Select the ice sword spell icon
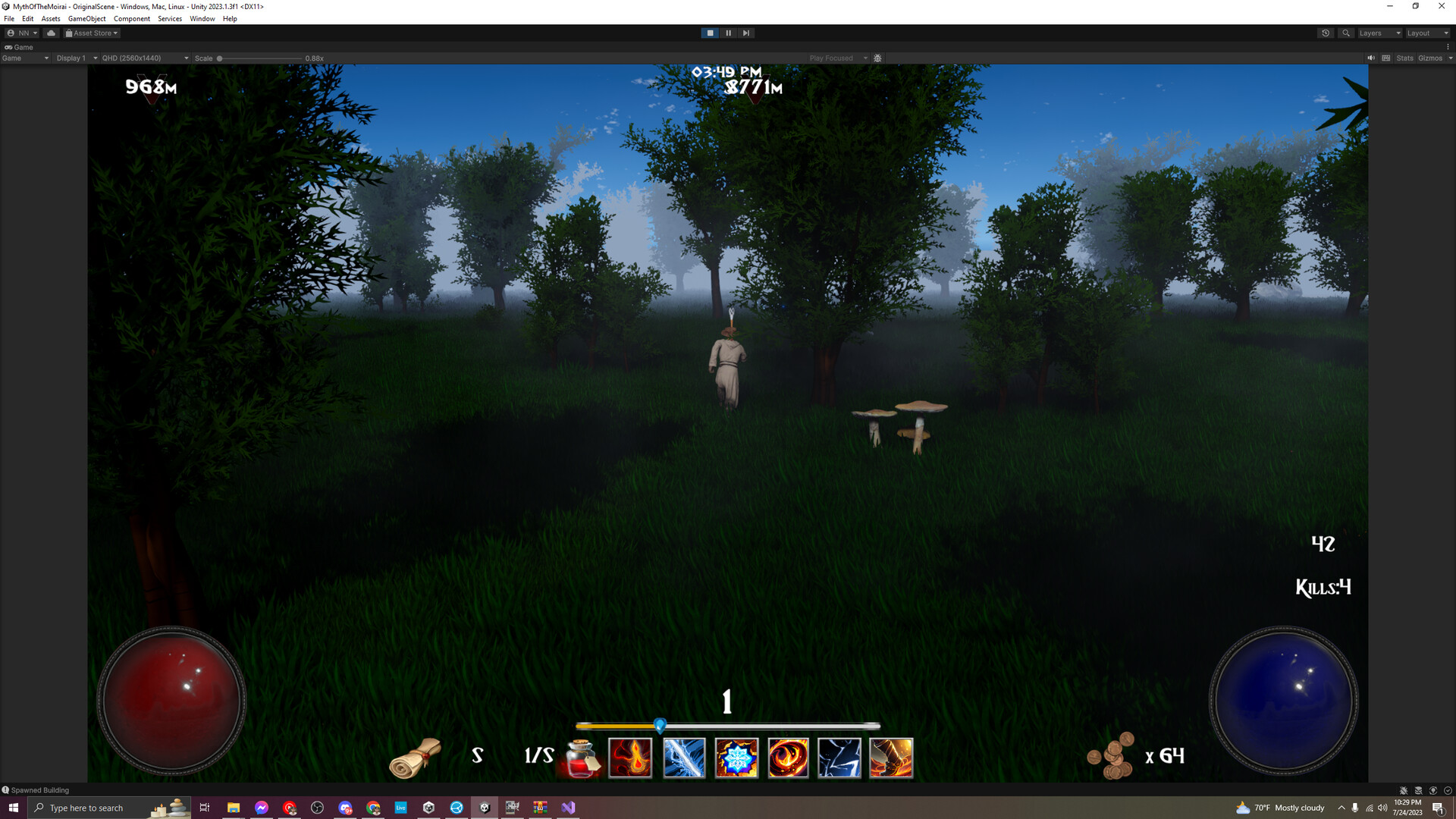Screen dimensions: 1456x819 pos(683,758)
